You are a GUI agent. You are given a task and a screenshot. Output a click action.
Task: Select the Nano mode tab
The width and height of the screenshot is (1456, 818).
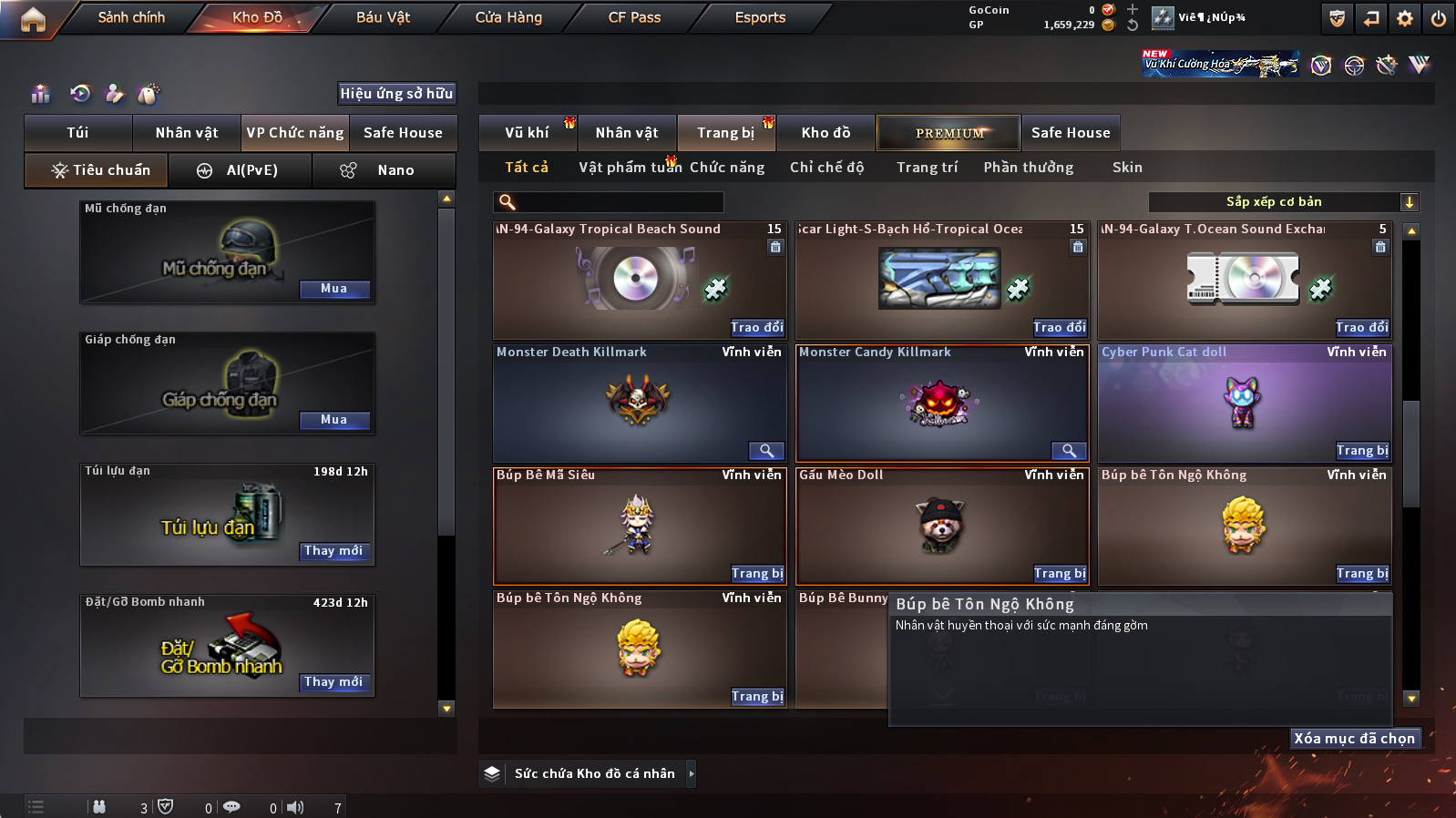(x=384, y=170)
